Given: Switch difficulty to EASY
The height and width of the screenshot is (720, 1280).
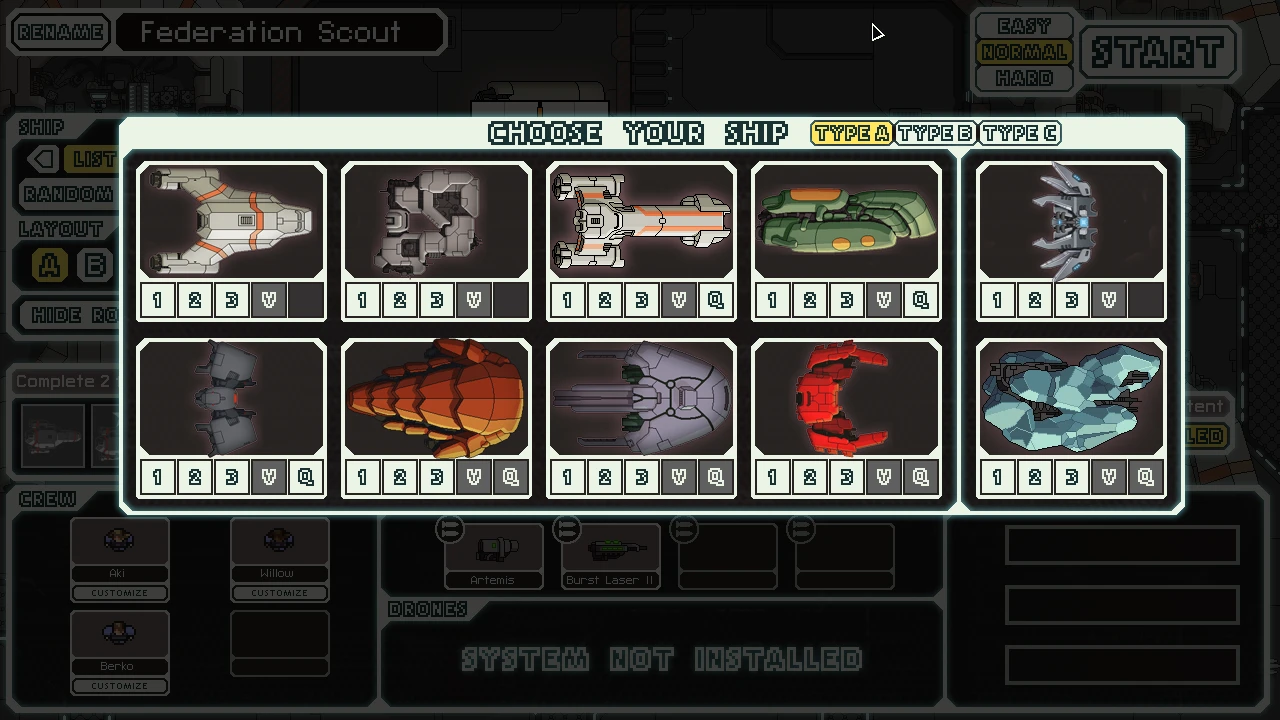Looking at the screenshot, I should [1023, 25].
